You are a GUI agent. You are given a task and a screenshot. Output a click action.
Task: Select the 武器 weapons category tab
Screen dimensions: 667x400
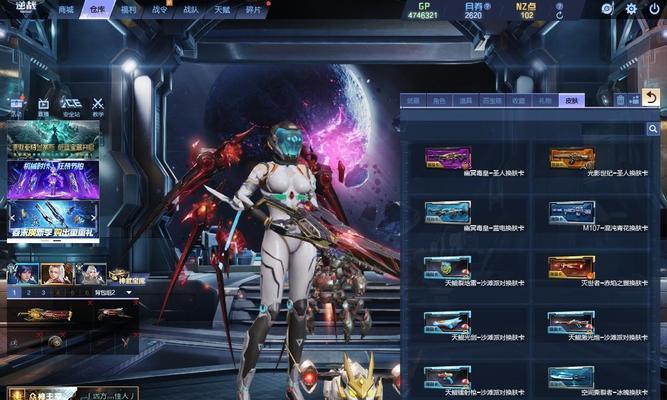point(413,100)
